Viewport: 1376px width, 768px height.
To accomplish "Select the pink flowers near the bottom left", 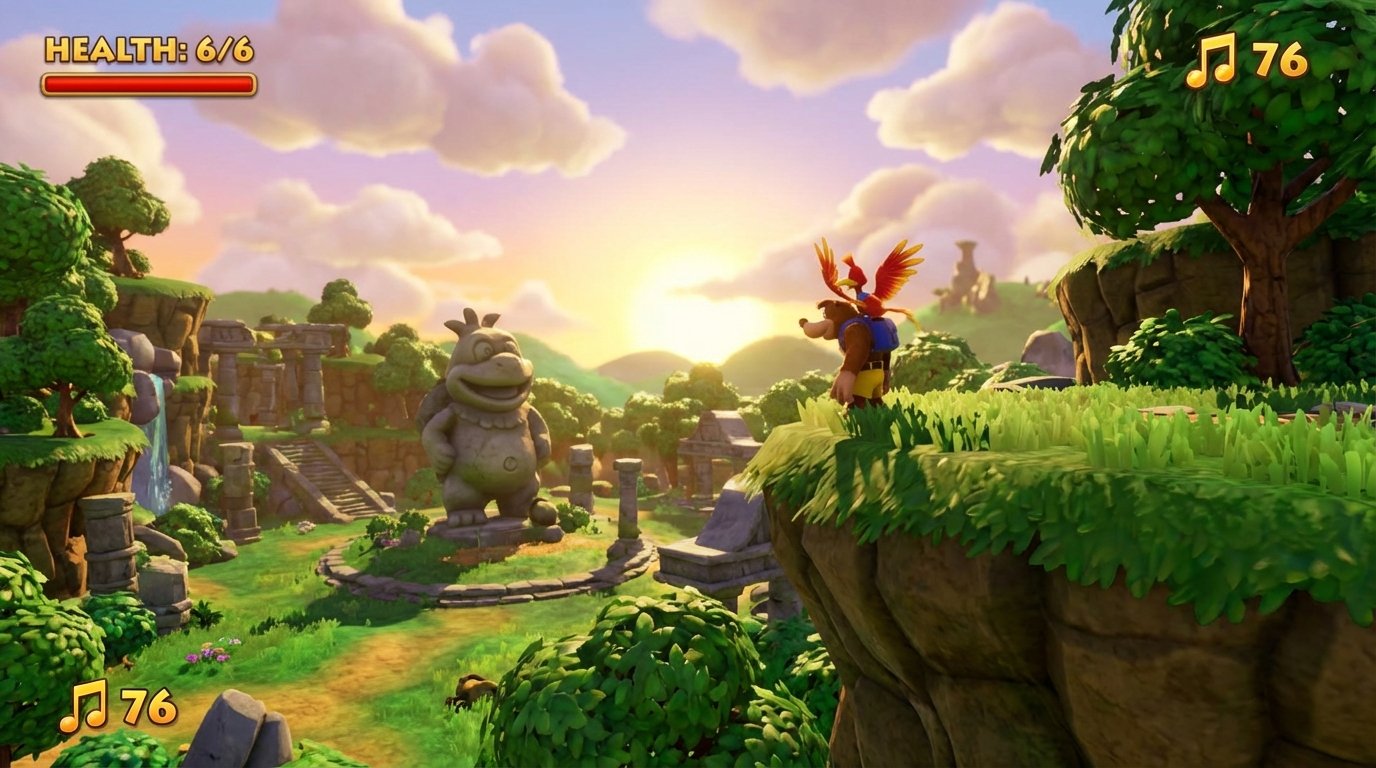I will (x=207, y=655).
